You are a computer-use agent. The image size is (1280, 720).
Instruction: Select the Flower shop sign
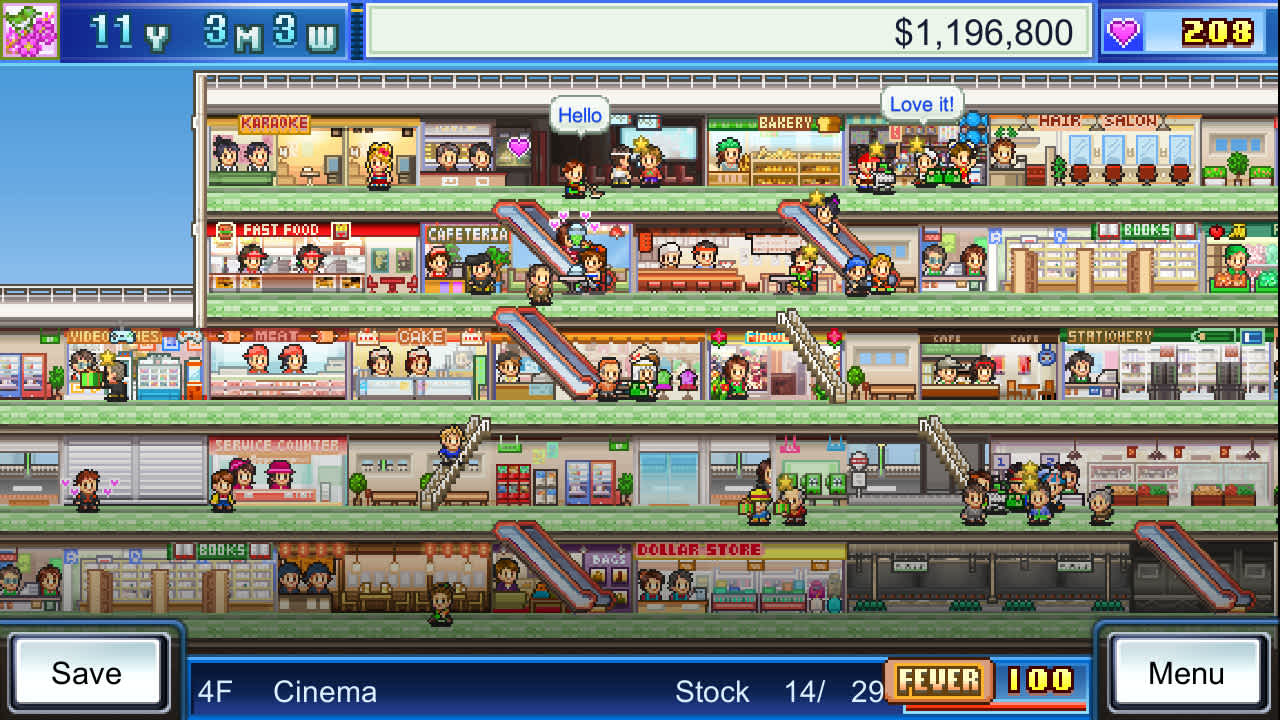click(x=770, y=337)
